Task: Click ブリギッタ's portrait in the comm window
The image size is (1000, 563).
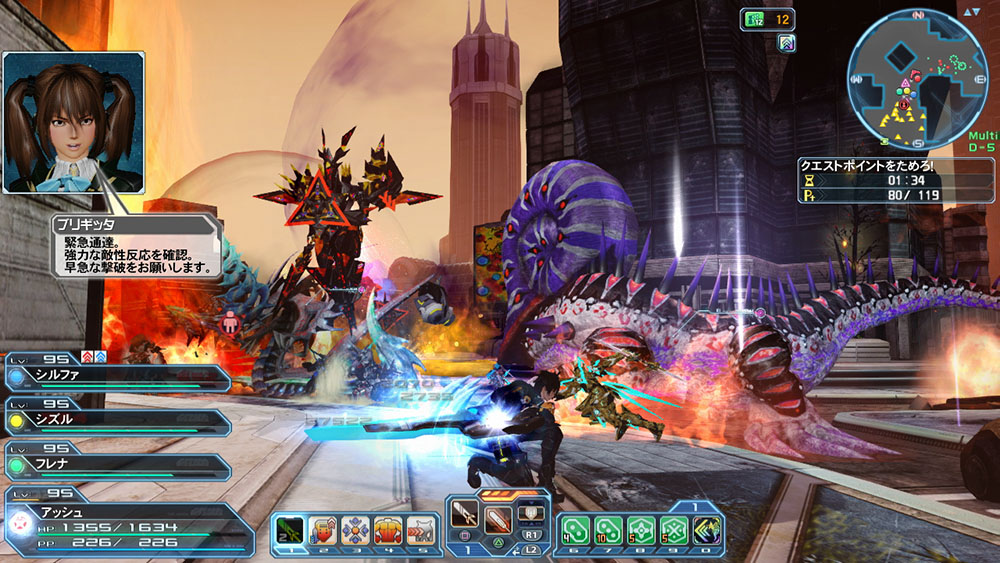Action: [x=73, y=122]
